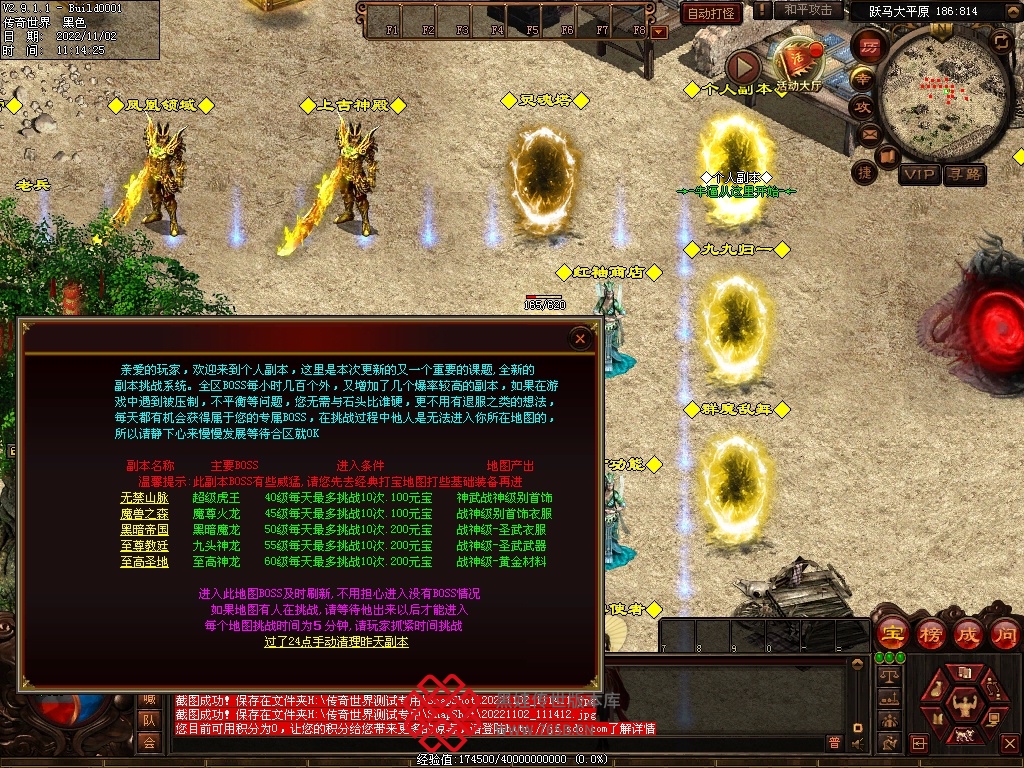1024x768 pixels.
Task: Open the 至高圣地 dungeon link
Action: [145, 561]
